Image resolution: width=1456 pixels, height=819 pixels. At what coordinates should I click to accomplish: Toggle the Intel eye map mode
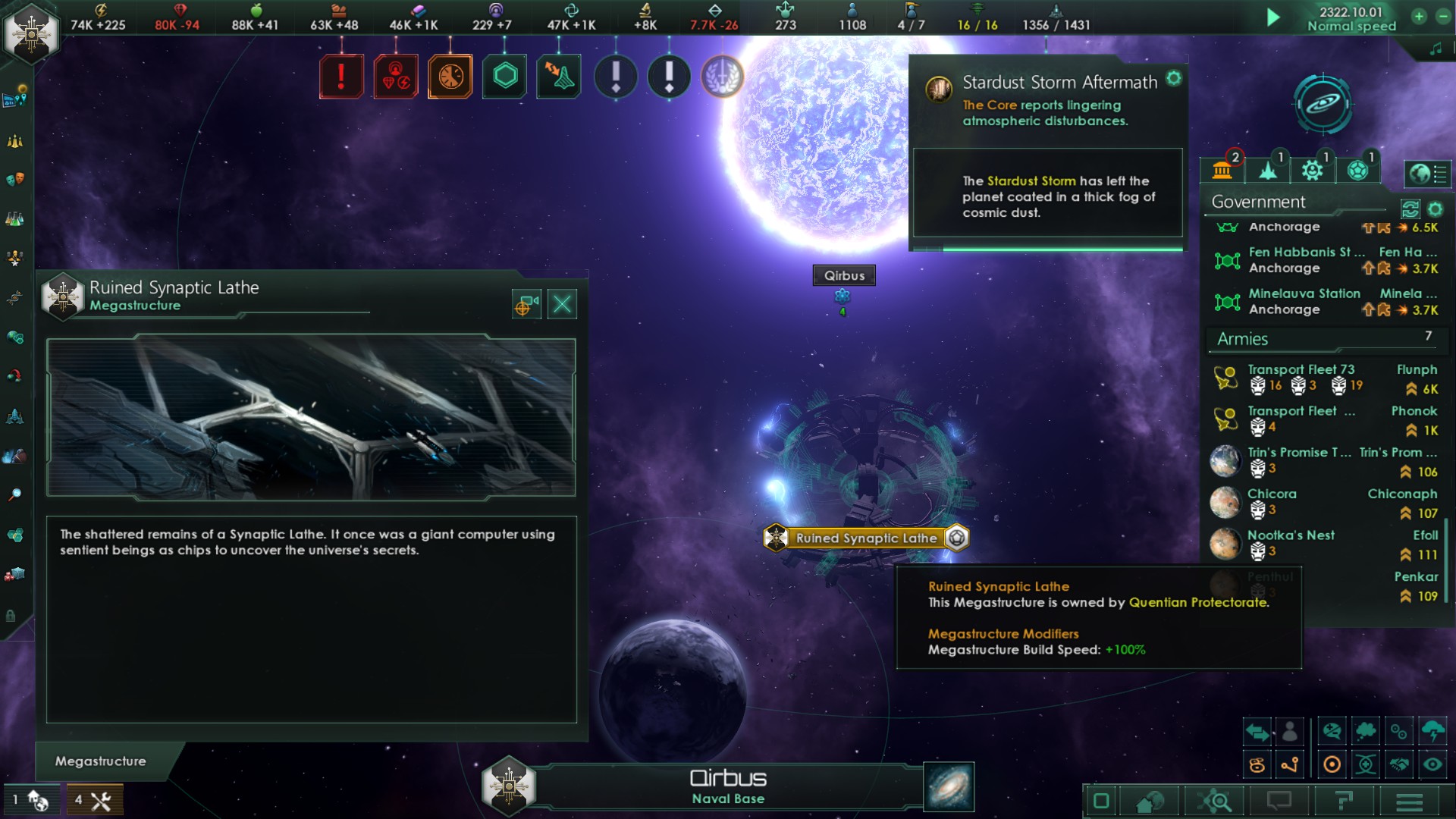pyautogui.click(x=1433, y=764)
